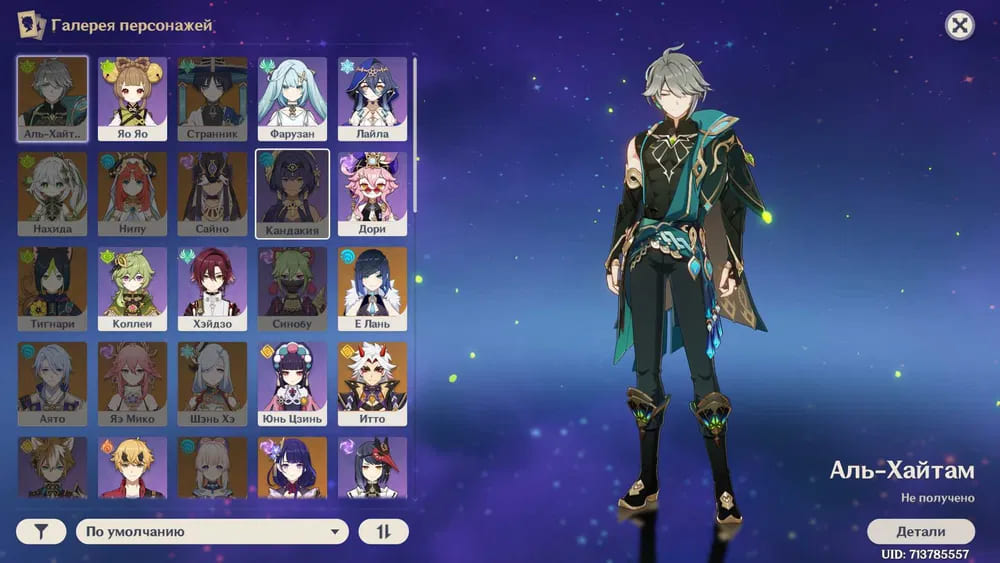The height and width of the screenshot is (563, 1000).
Task: Choose Нилу from the character grid
Action: tap(132, 193)
